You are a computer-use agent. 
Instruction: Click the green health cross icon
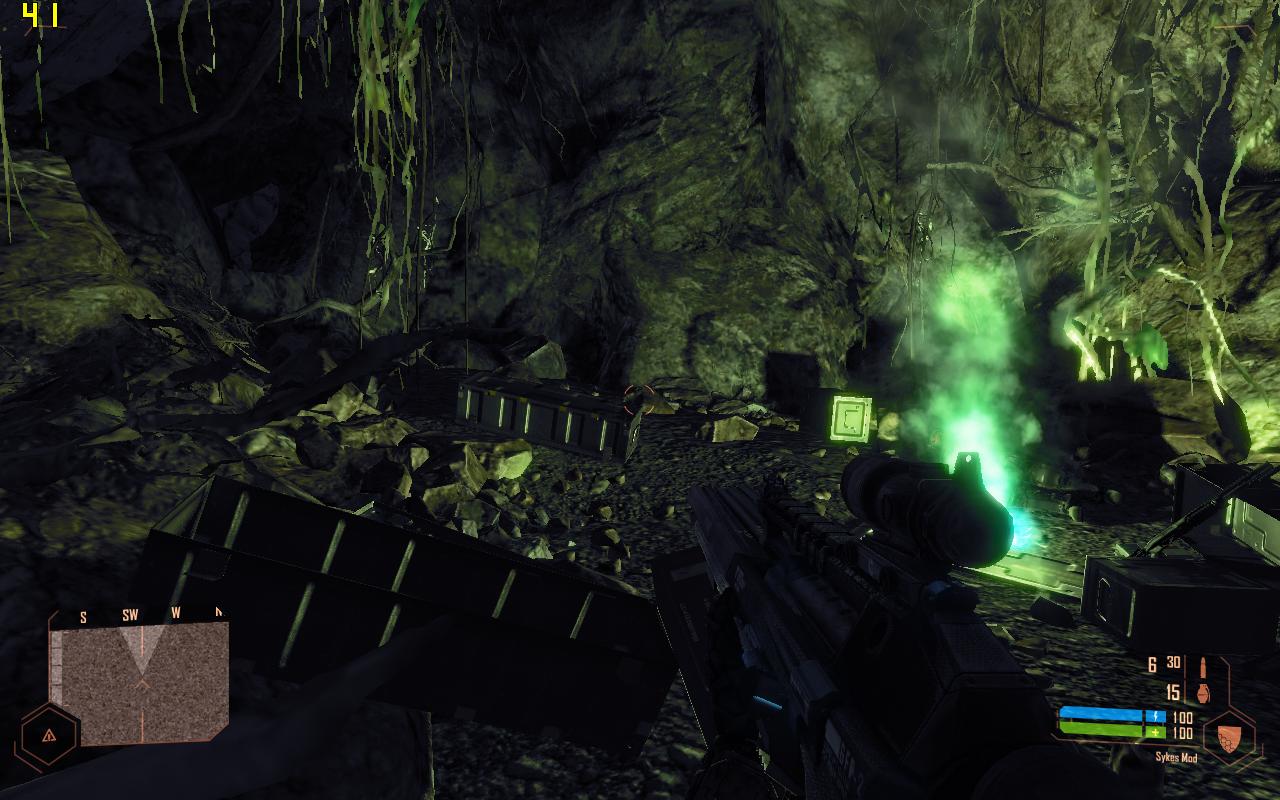1155,732
